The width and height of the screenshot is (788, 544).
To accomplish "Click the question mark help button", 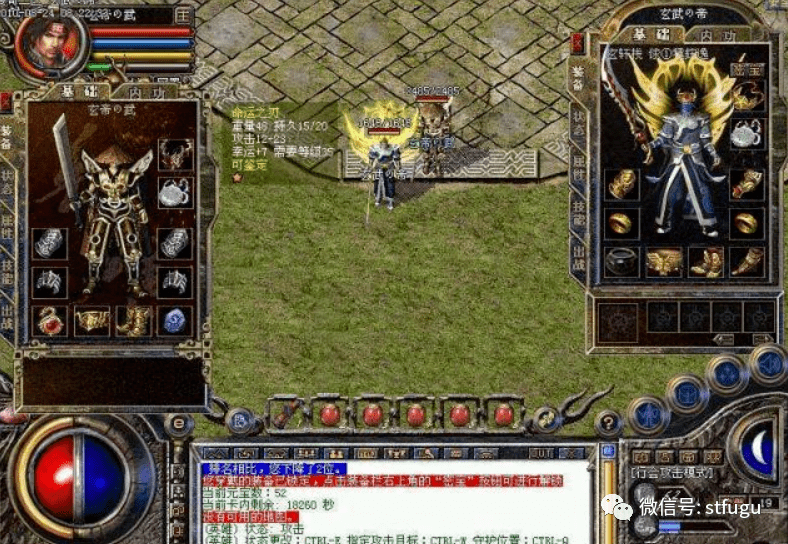I will click(608, 424).
